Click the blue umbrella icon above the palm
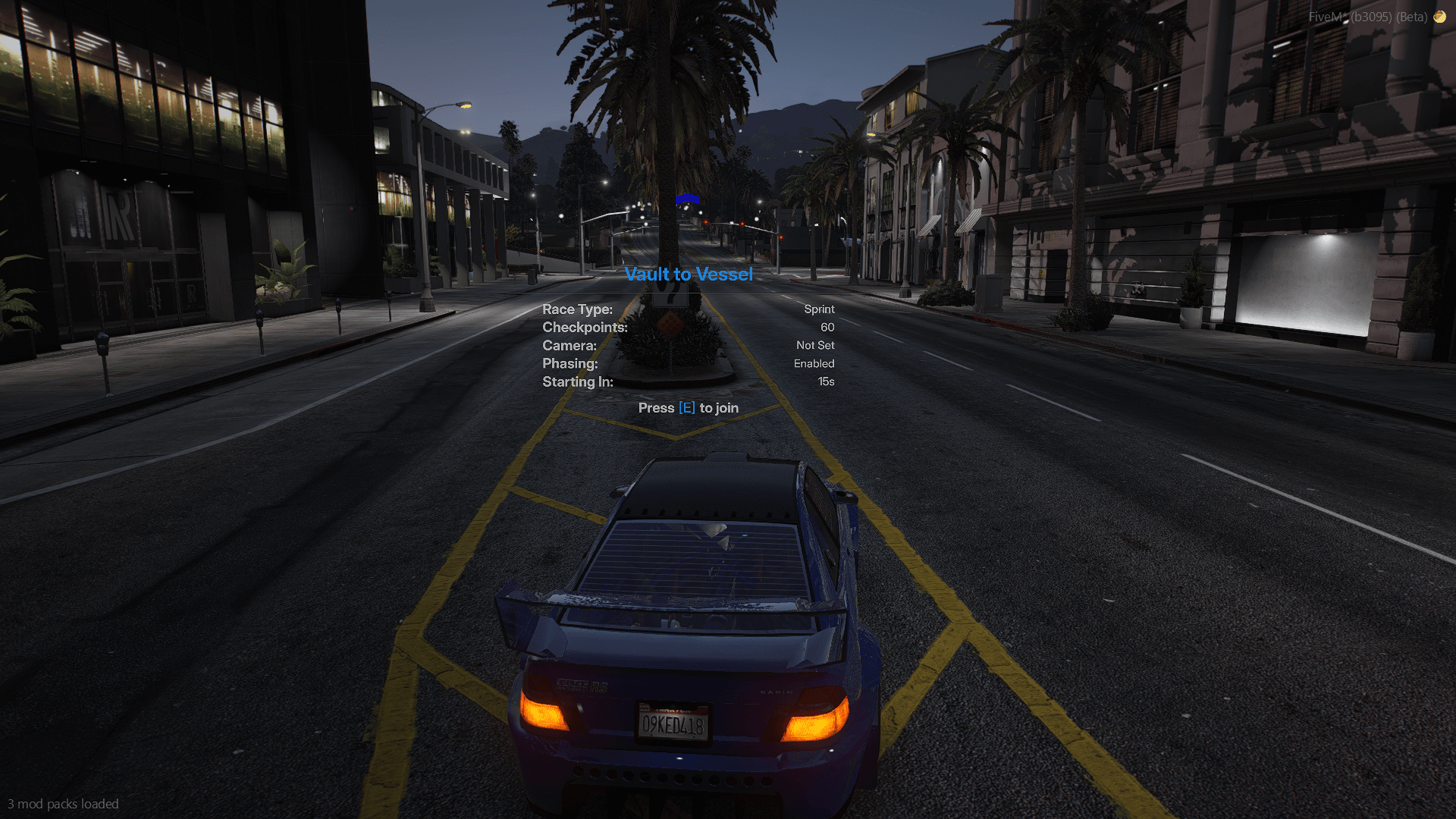This screenshot has height=819, width=1456. (687, 199)
